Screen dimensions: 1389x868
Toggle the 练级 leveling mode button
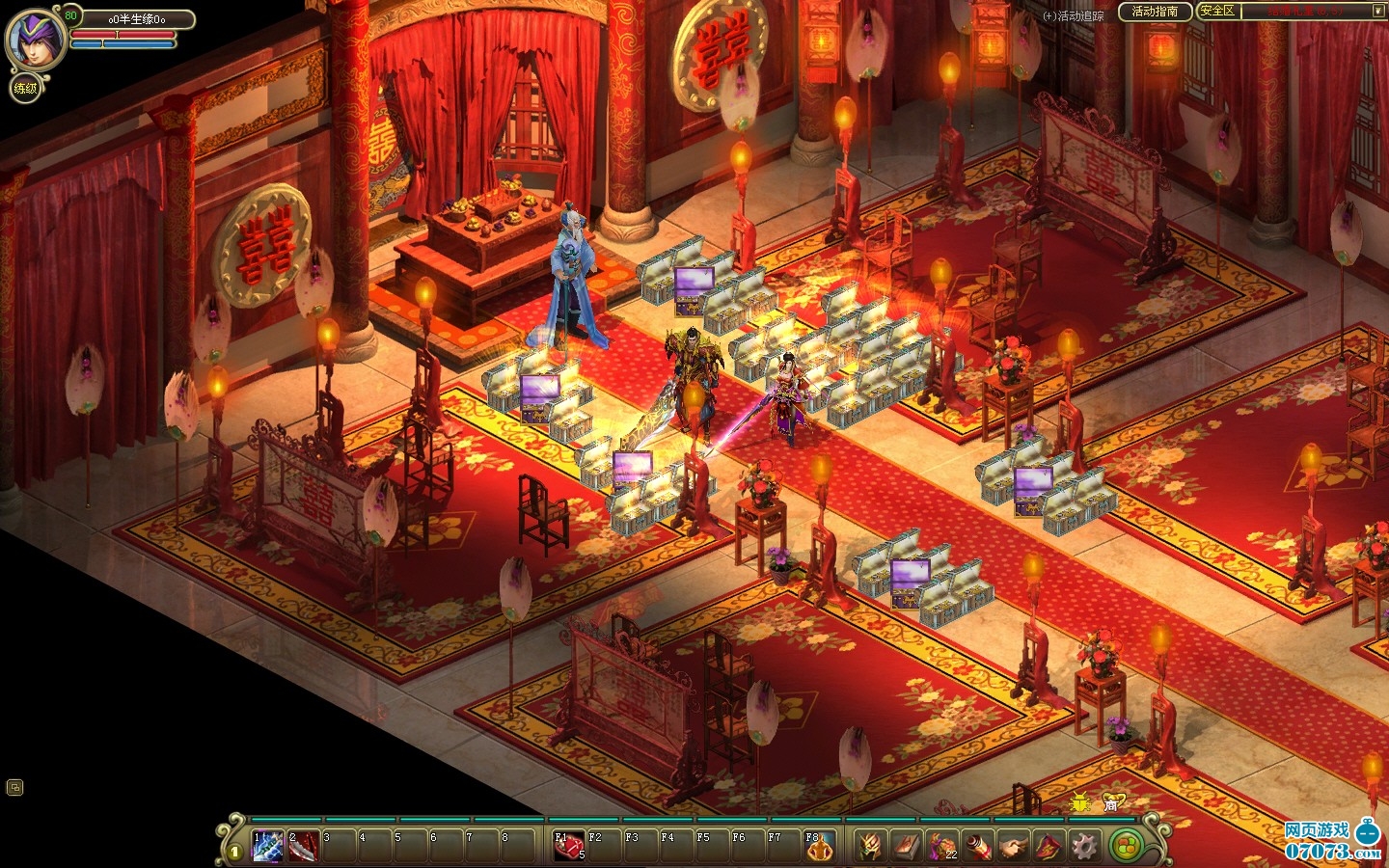[25, 89]
